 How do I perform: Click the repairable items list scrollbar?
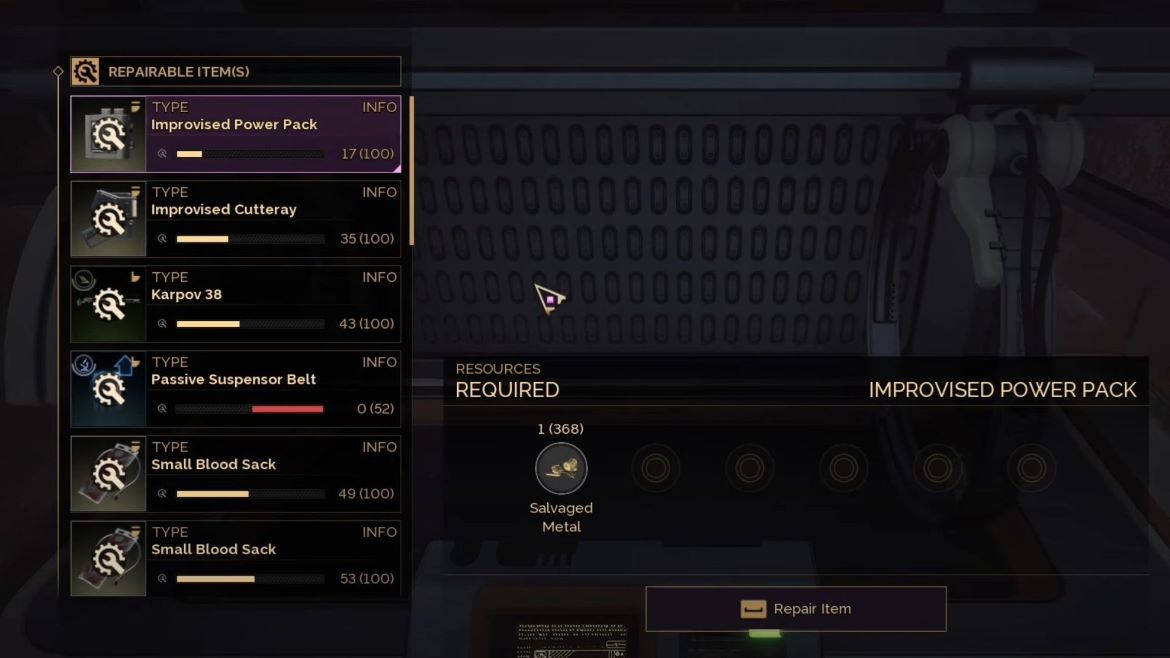411,170
